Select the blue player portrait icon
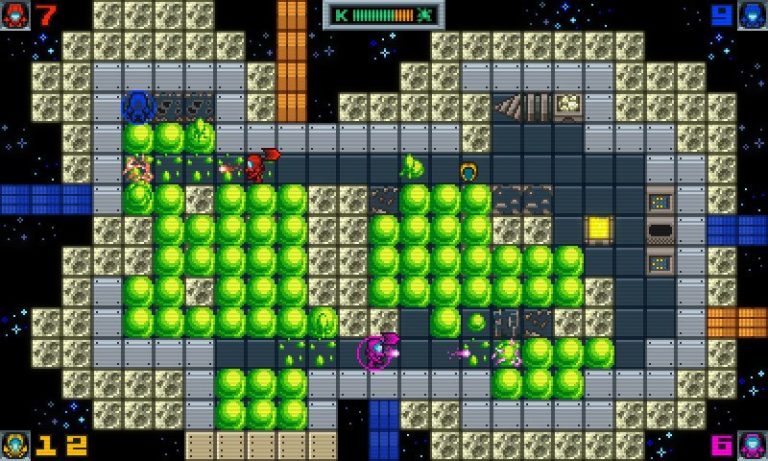 [752, 15]
